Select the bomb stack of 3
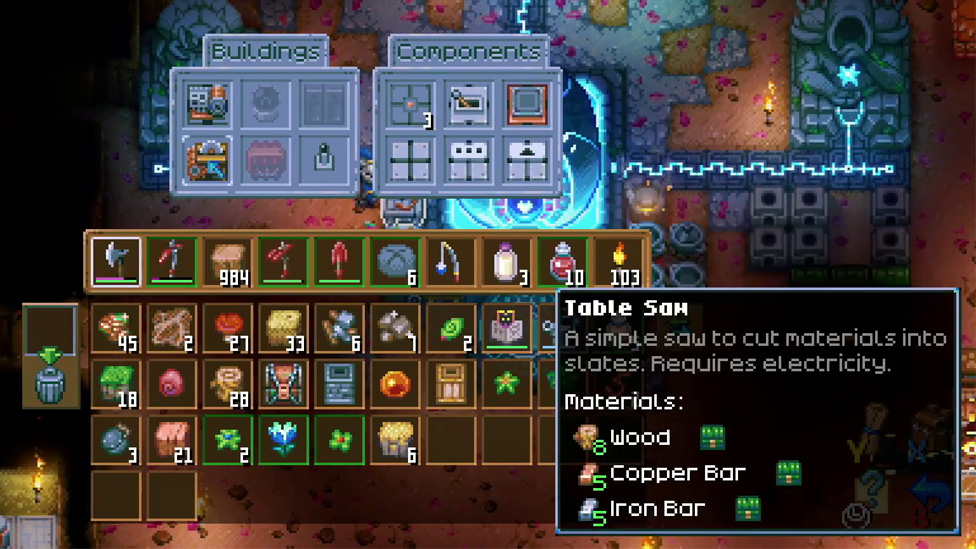Screen dimensions: 976x549 click(116, 439)
